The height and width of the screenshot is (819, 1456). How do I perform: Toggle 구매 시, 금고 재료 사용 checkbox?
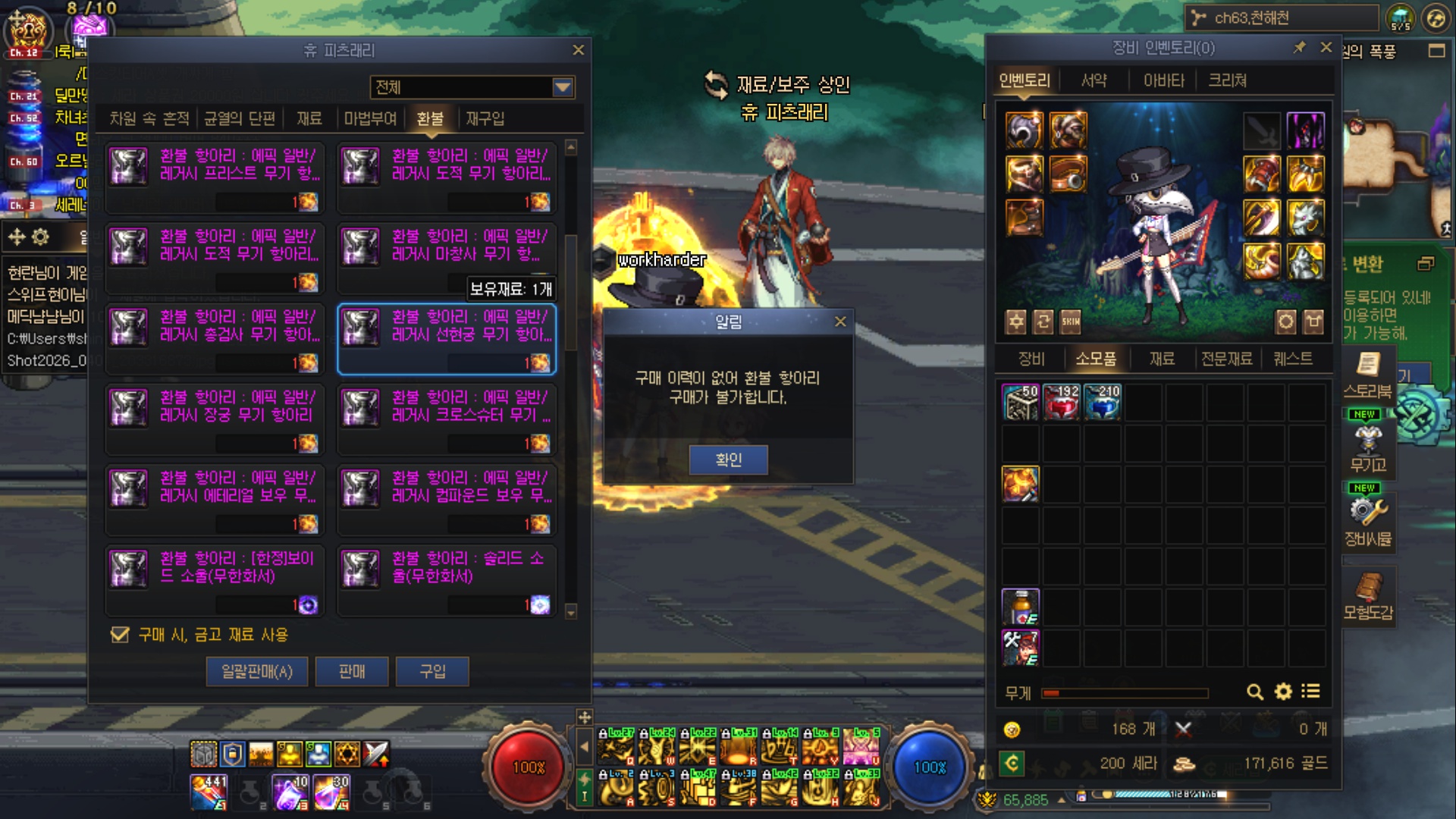[120, 635]
